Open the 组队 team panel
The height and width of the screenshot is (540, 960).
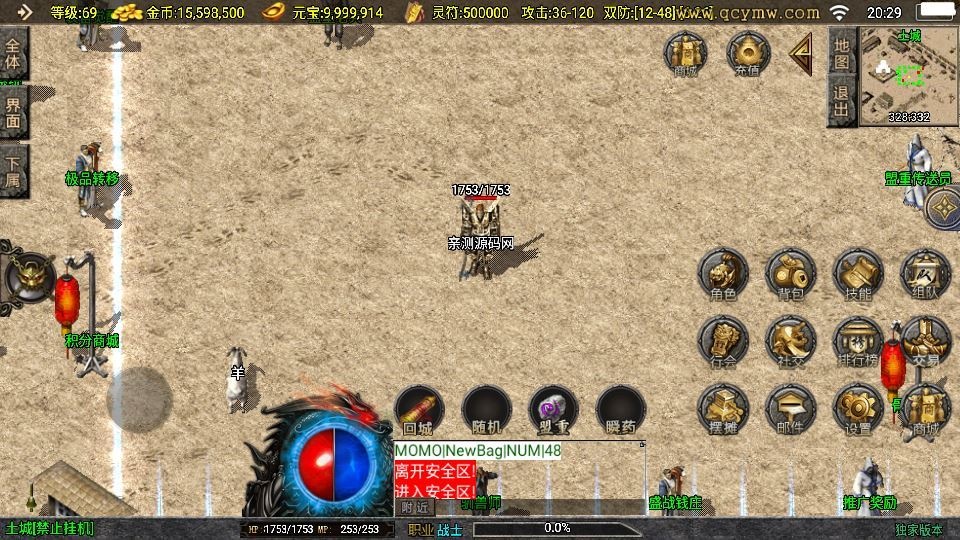[925, 274]
